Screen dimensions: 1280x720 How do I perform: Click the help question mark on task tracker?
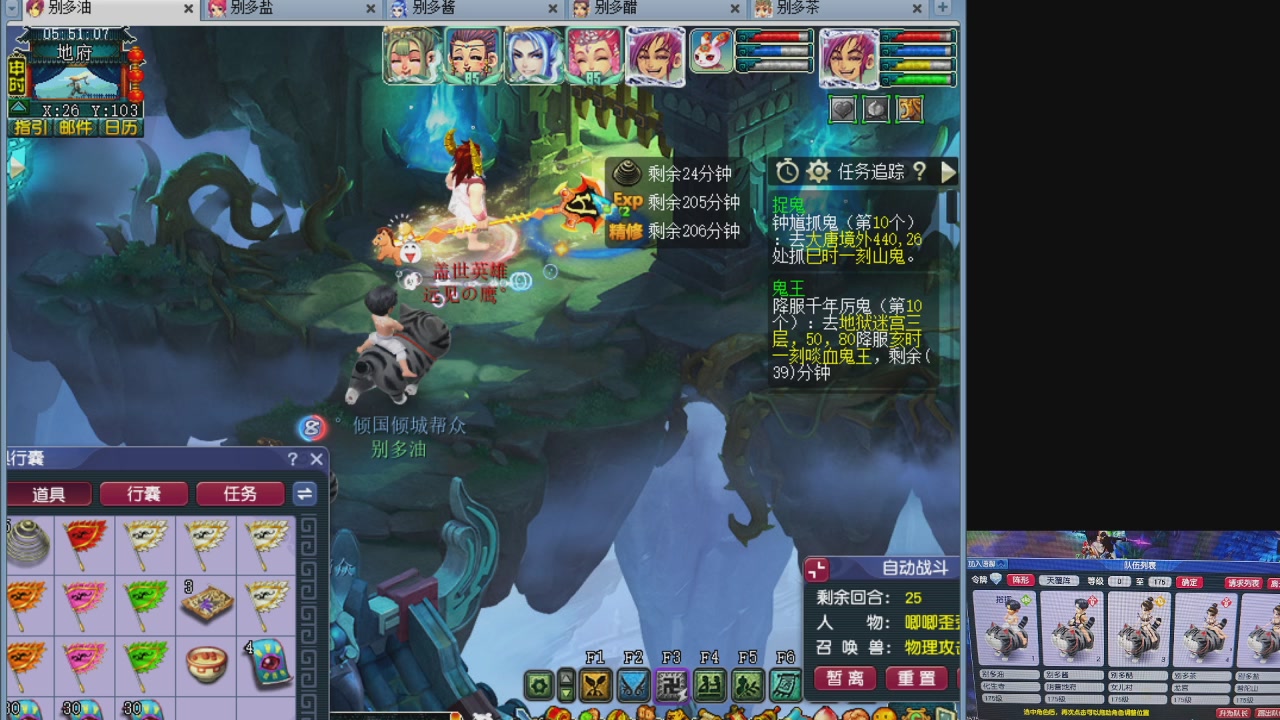point(918,173)
